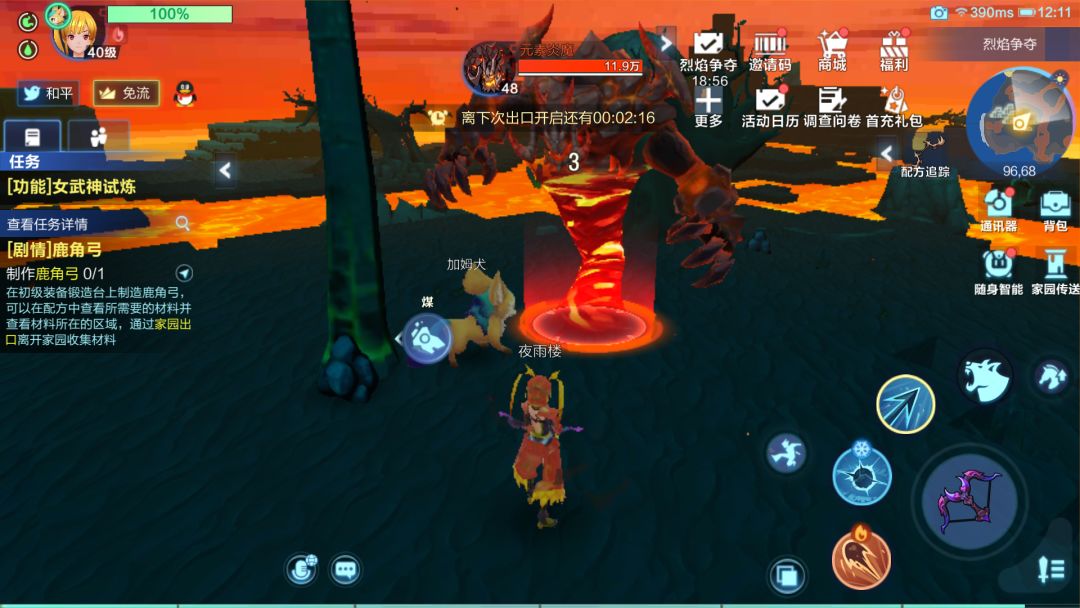Activate the ice burst skill
1080x608 pixels.
[x=861, y=474]
